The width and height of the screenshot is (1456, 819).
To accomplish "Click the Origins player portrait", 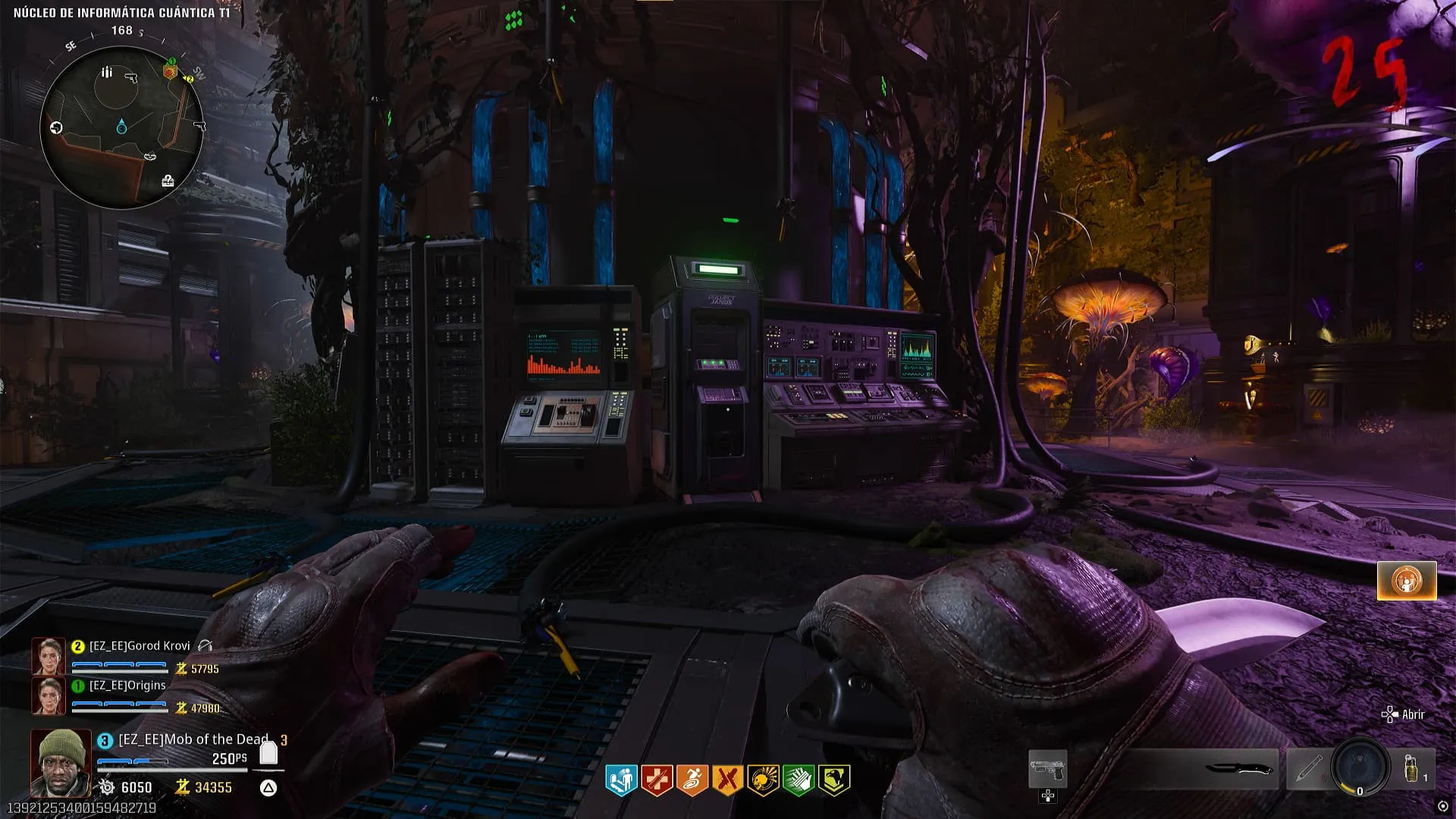I will pyautogui.click(x=48, y=695).
